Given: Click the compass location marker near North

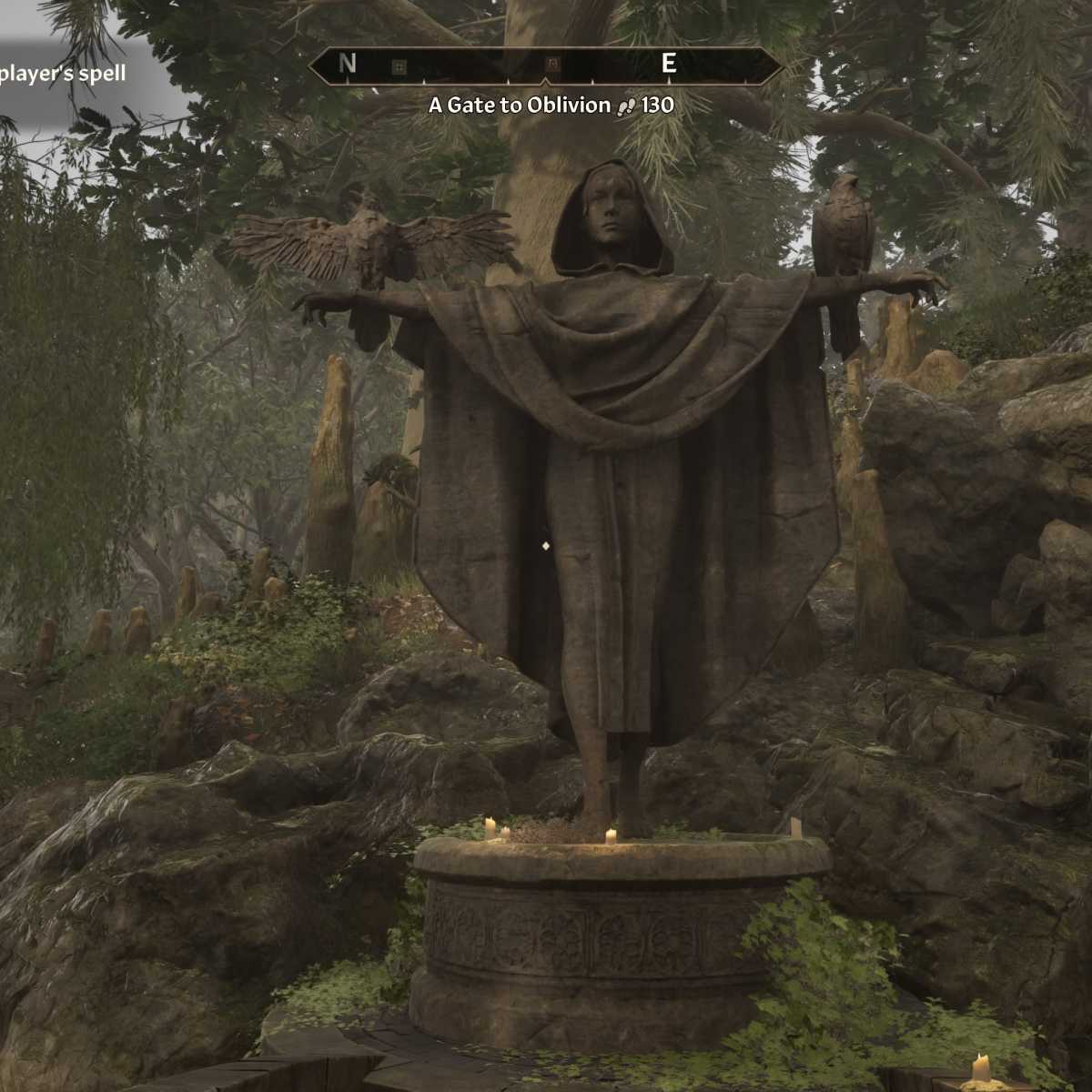Looking at the screenshot, I should click(398, 66).
